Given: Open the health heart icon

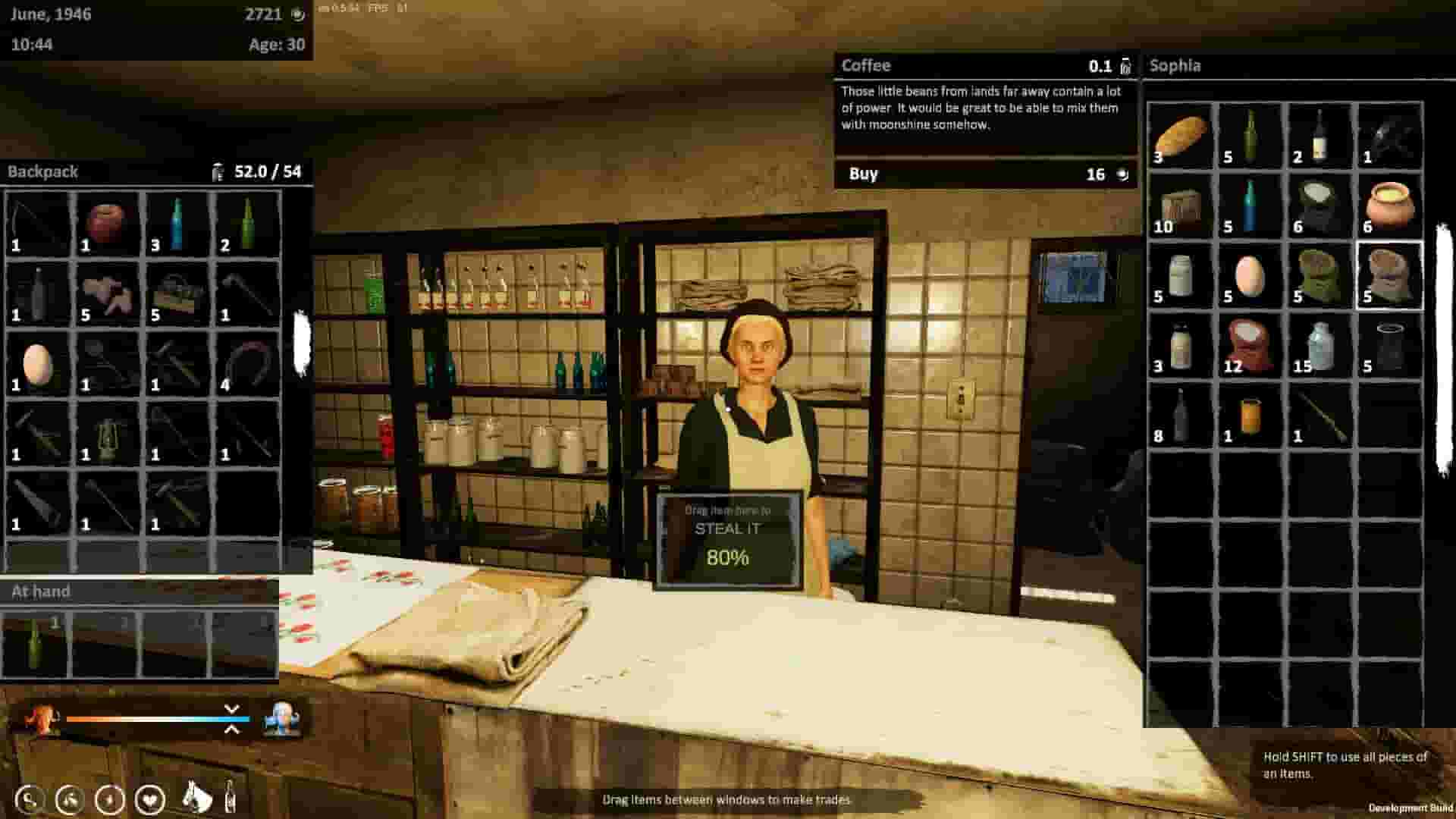Looking at the screenshot, I should coord(149,799).
